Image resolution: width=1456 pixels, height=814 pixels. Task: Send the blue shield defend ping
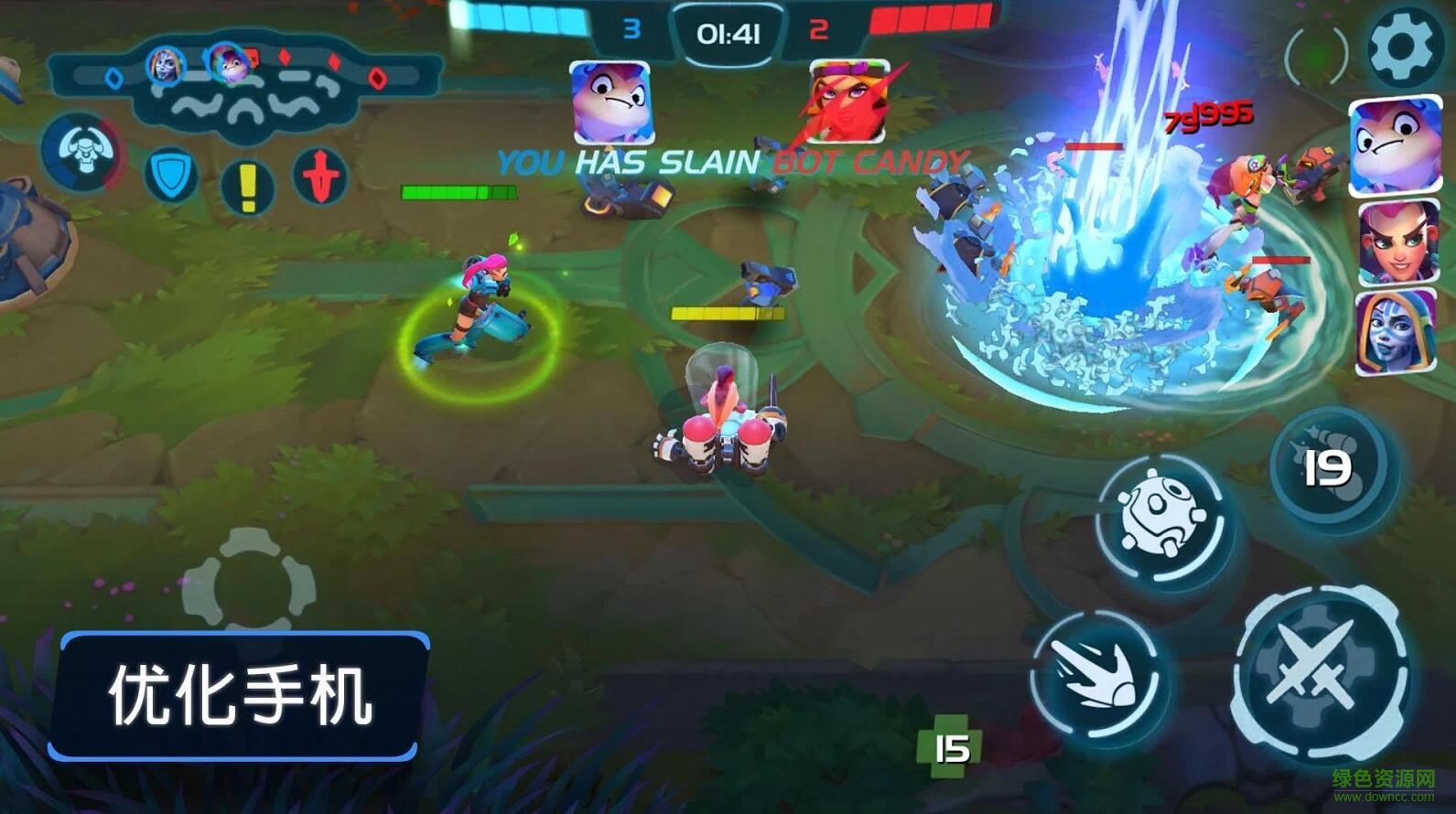point(171,175)
